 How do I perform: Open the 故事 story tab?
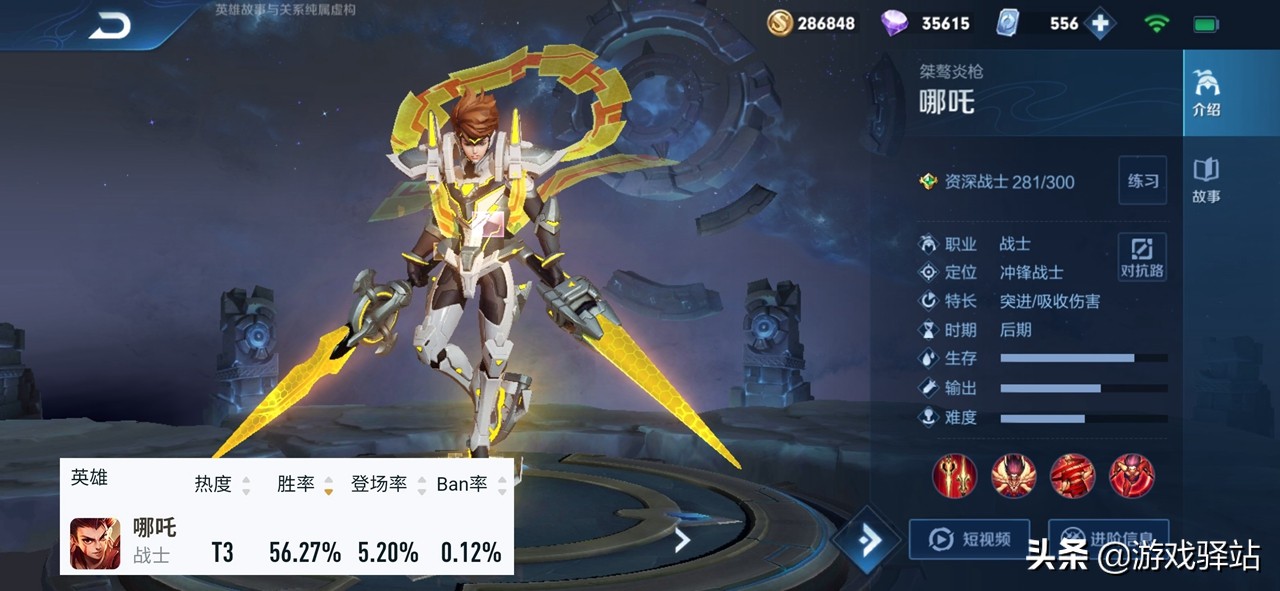click(1206, 180)
